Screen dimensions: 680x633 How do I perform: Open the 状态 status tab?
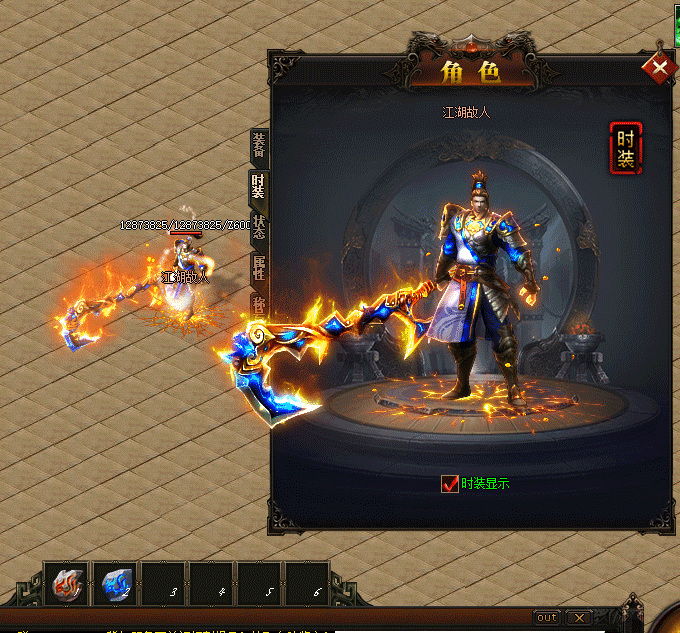(259, 228)
